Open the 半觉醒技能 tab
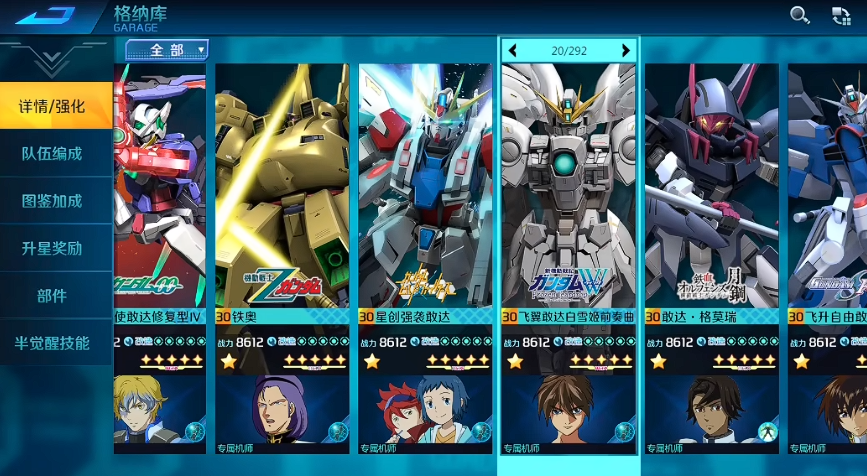867x476 pixels. tap(54, 343)
